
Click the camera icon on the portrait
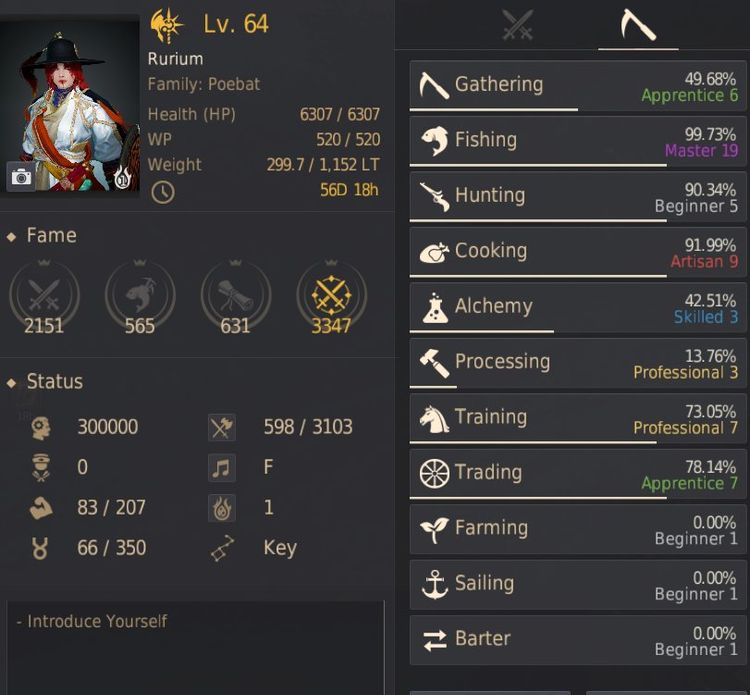pyautogui.click(x=21, y=177)
